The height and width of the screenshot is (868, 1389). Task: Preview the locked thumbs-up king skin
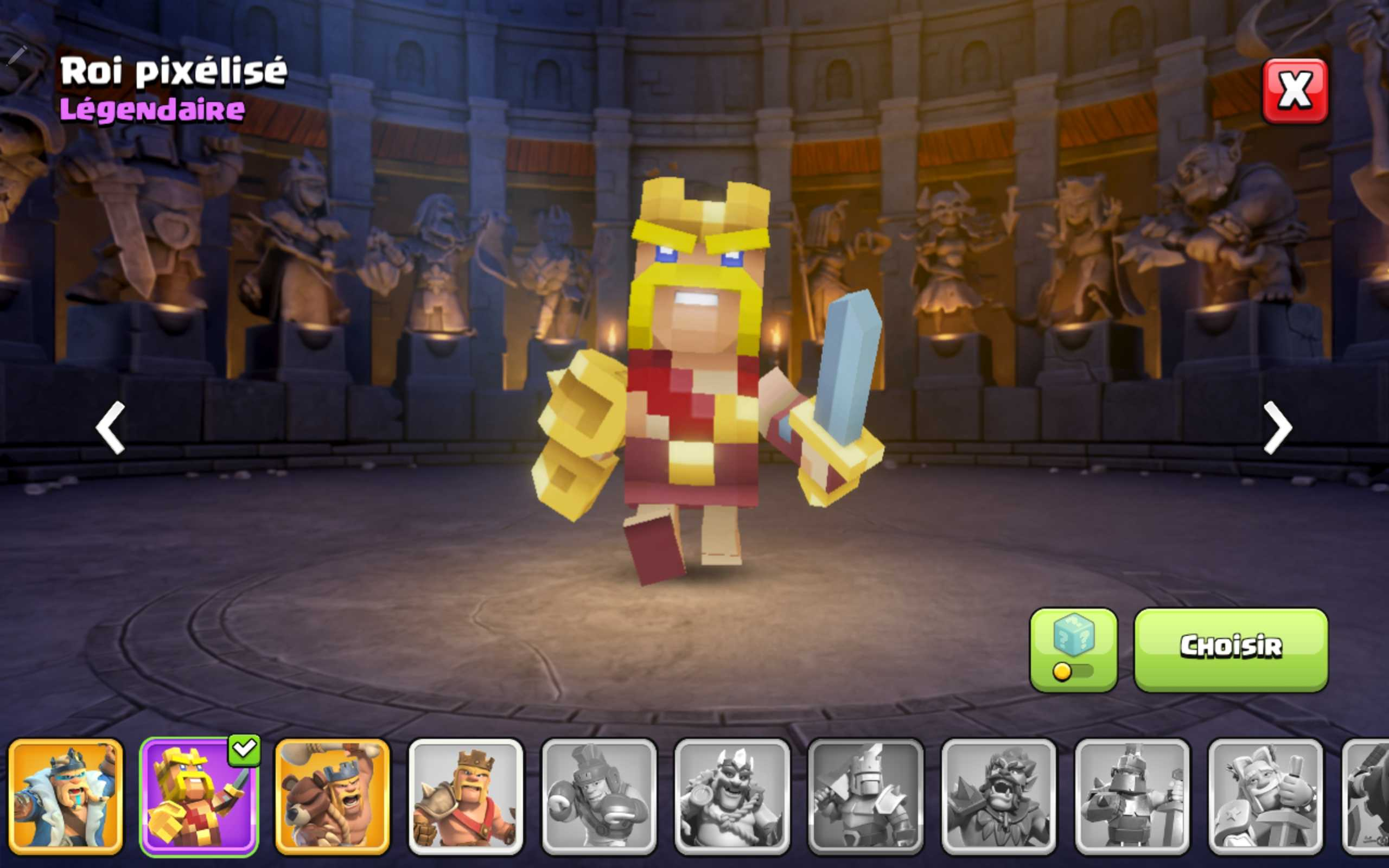click(1265, 796)
